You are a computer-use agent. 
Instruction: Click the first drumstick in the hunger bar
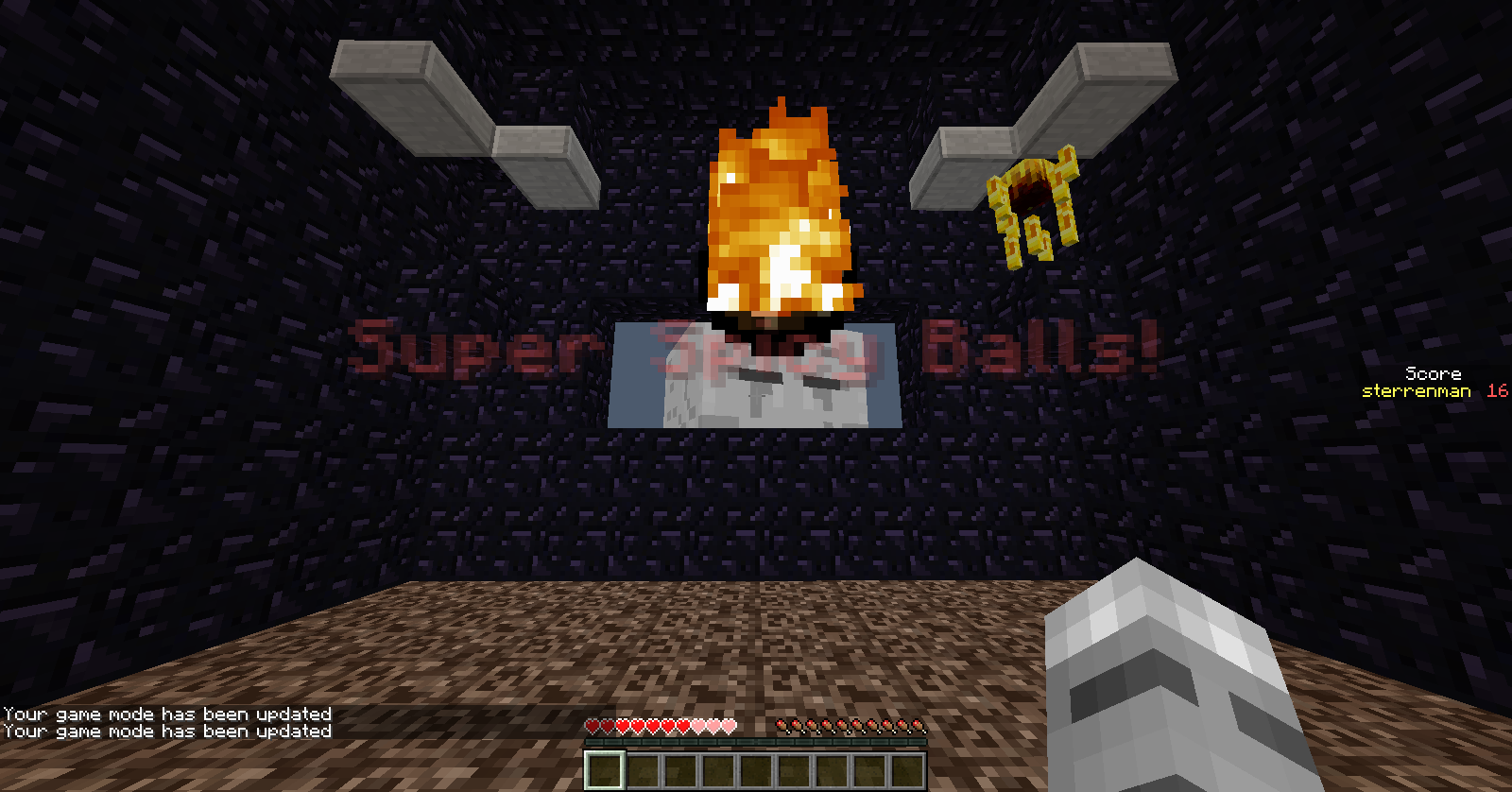pyautogui.click(x=782, y=726)
